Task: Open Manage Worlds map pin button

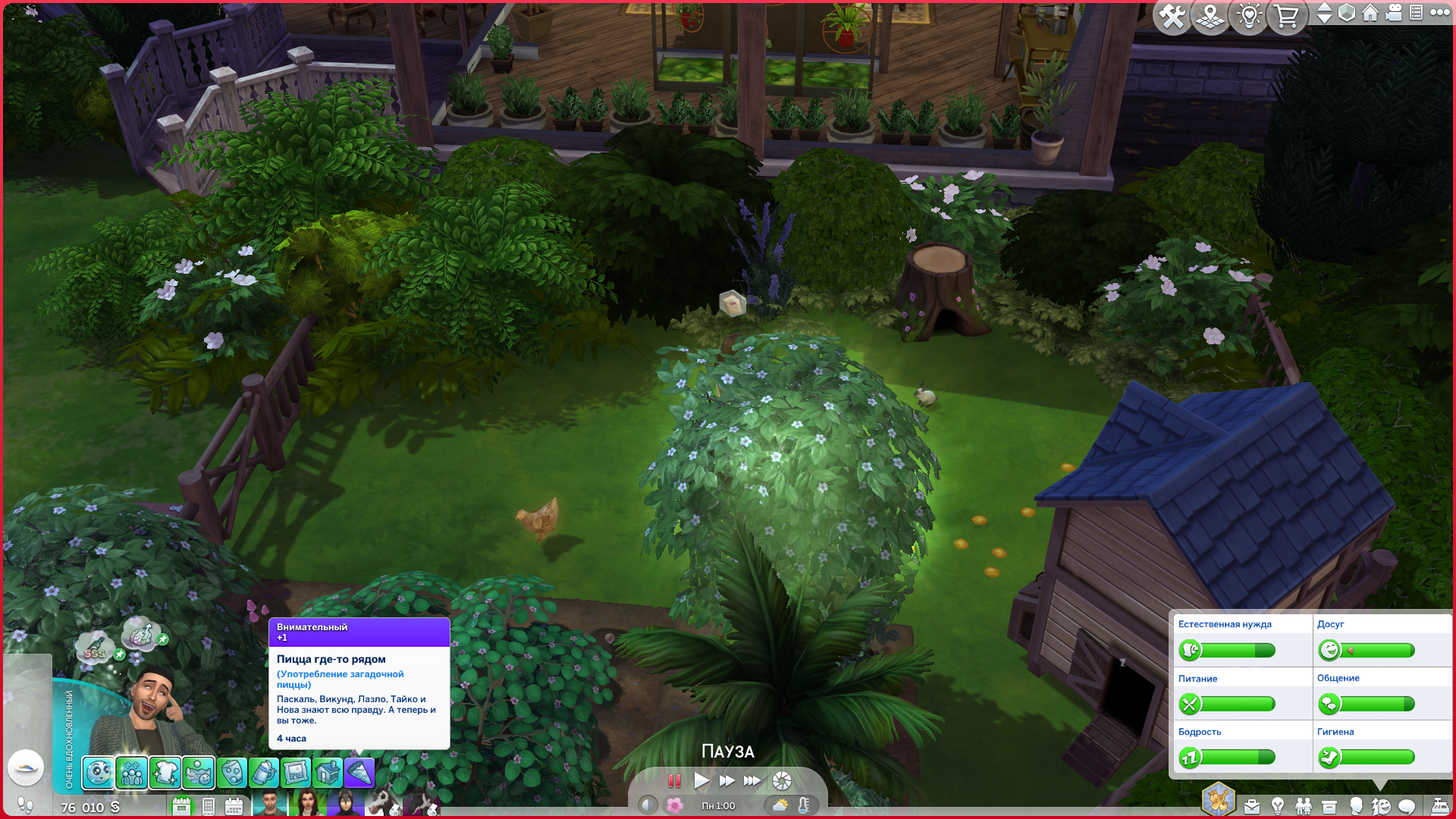Action: 1210,16
